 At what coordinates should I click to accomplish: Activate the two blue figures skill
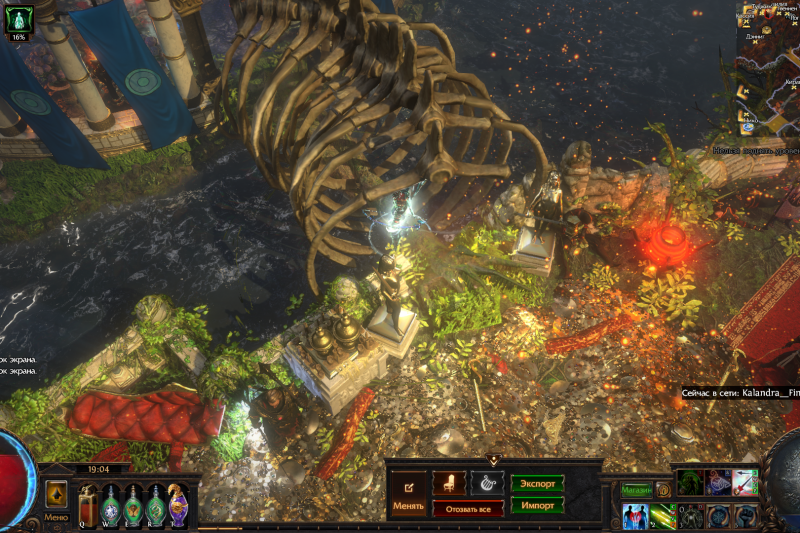pyautogui.click(x=635, y=516)
